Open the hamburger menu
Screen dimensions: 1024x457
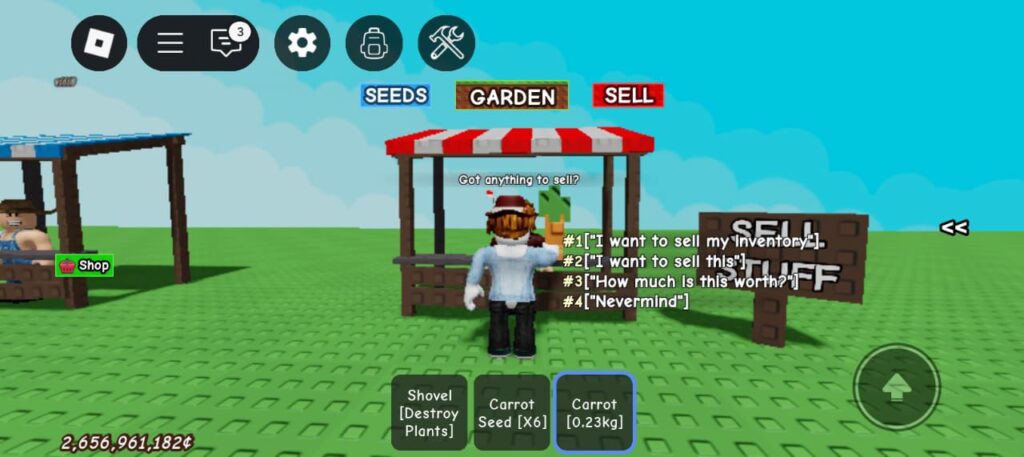pos(170,43)
